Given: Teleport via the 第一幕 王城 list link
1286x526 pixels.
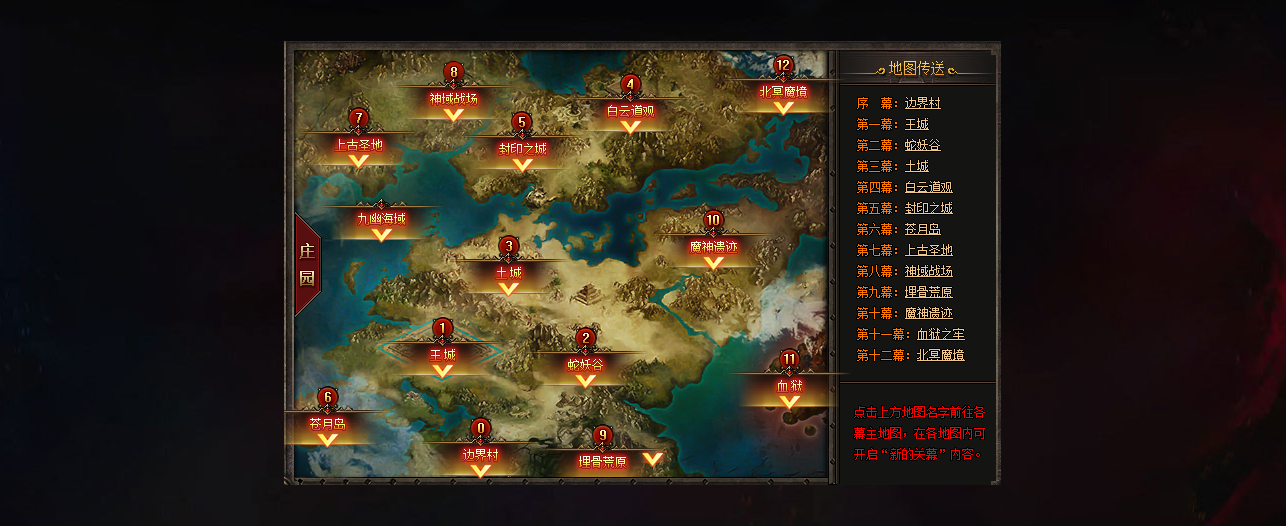Looking at the screenshot, I should pyautogui.click(x=916, y=124).
